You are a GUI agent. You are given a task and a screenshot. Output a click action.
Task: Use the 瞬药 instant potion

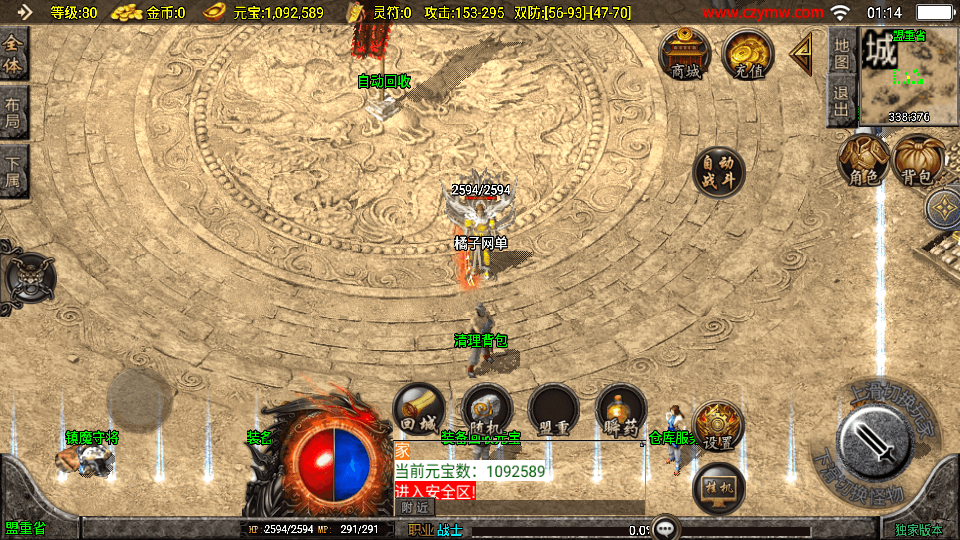pyautogui.click(x=620, y=410)
